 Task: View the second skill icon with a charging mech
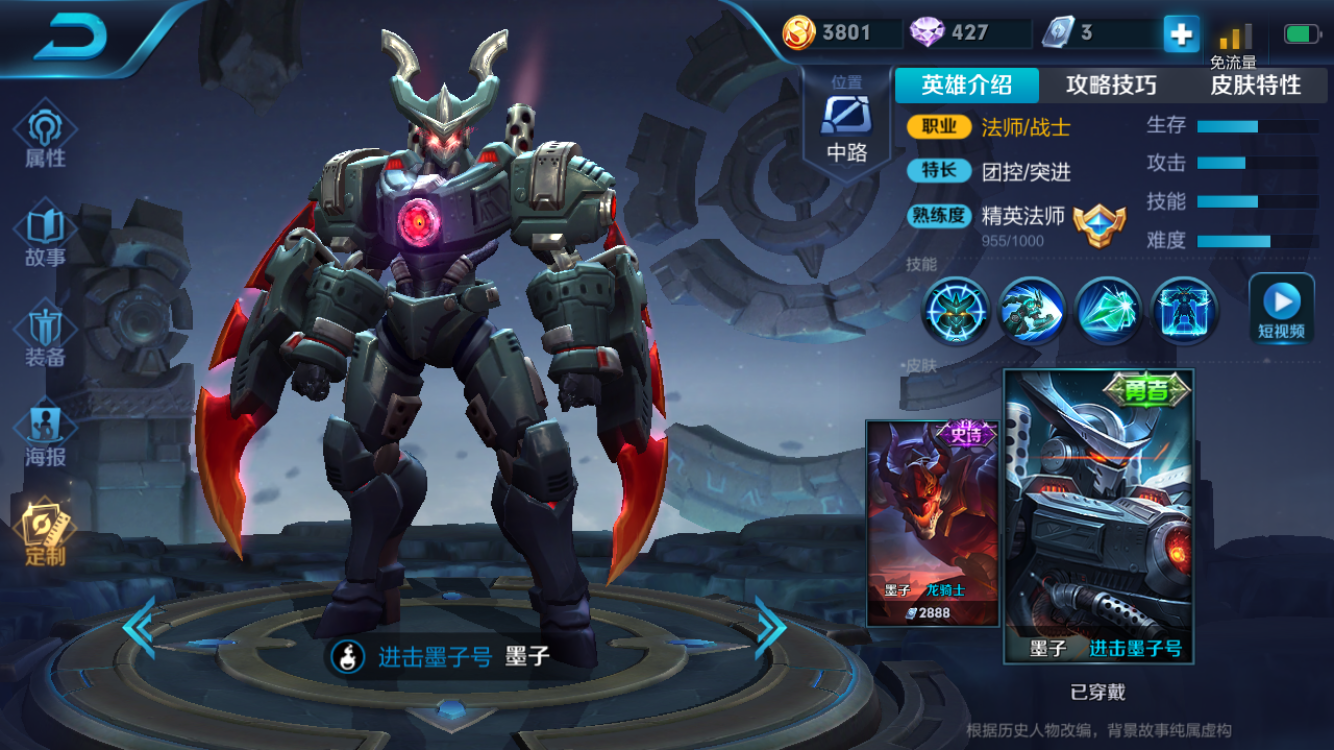(1031, 310)
